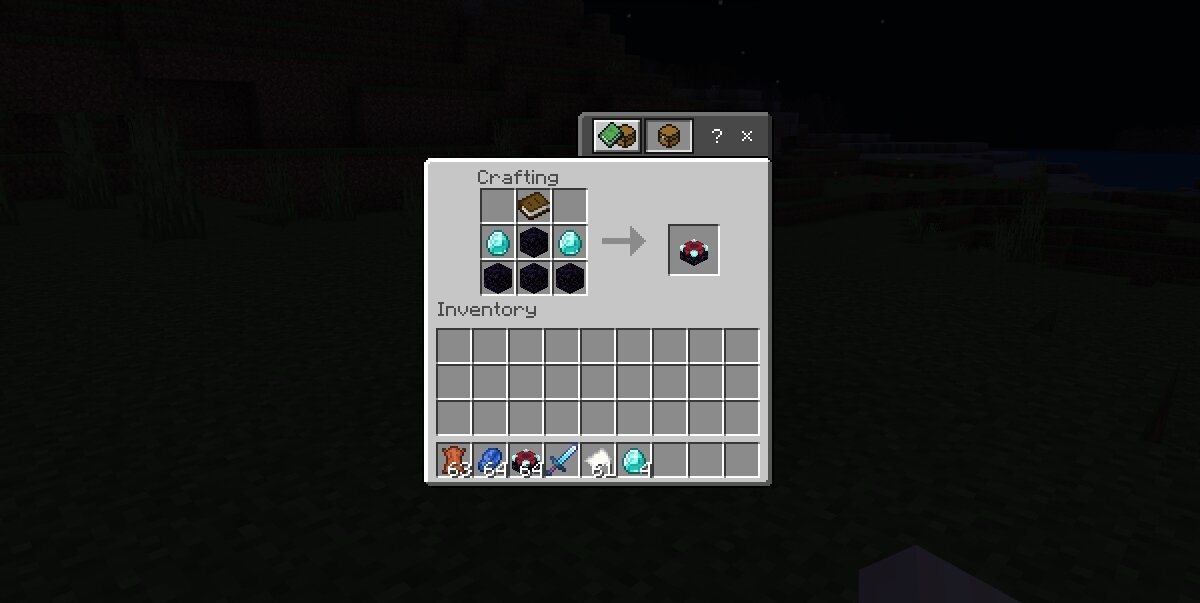The height and width of the screenshot is (603, 1200).
Task: Select the diamond stack in the hotbar
Action: click(634, 461)
